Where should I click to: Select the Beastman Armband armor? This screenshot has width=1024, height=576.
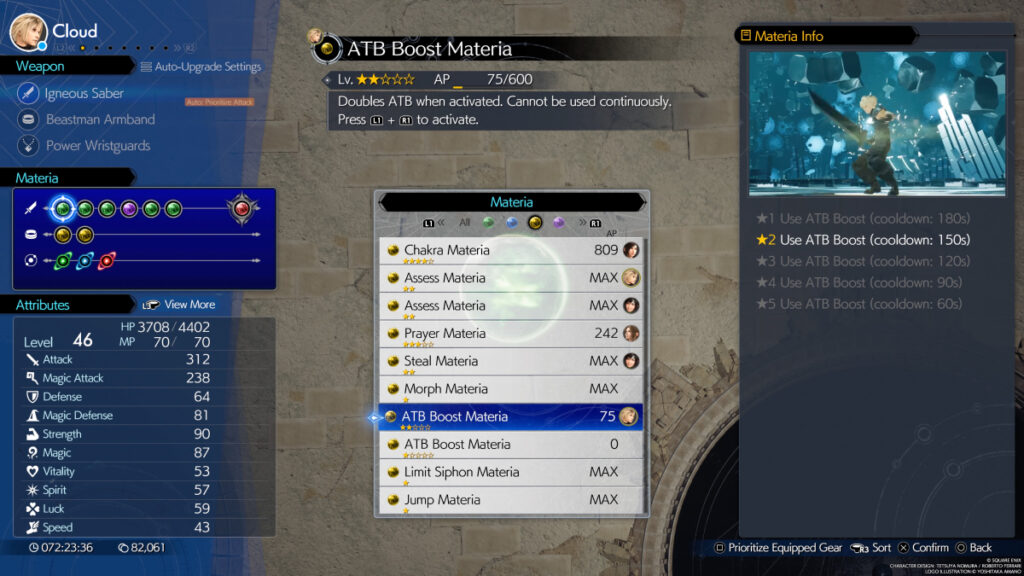click(x=100, y=120)
